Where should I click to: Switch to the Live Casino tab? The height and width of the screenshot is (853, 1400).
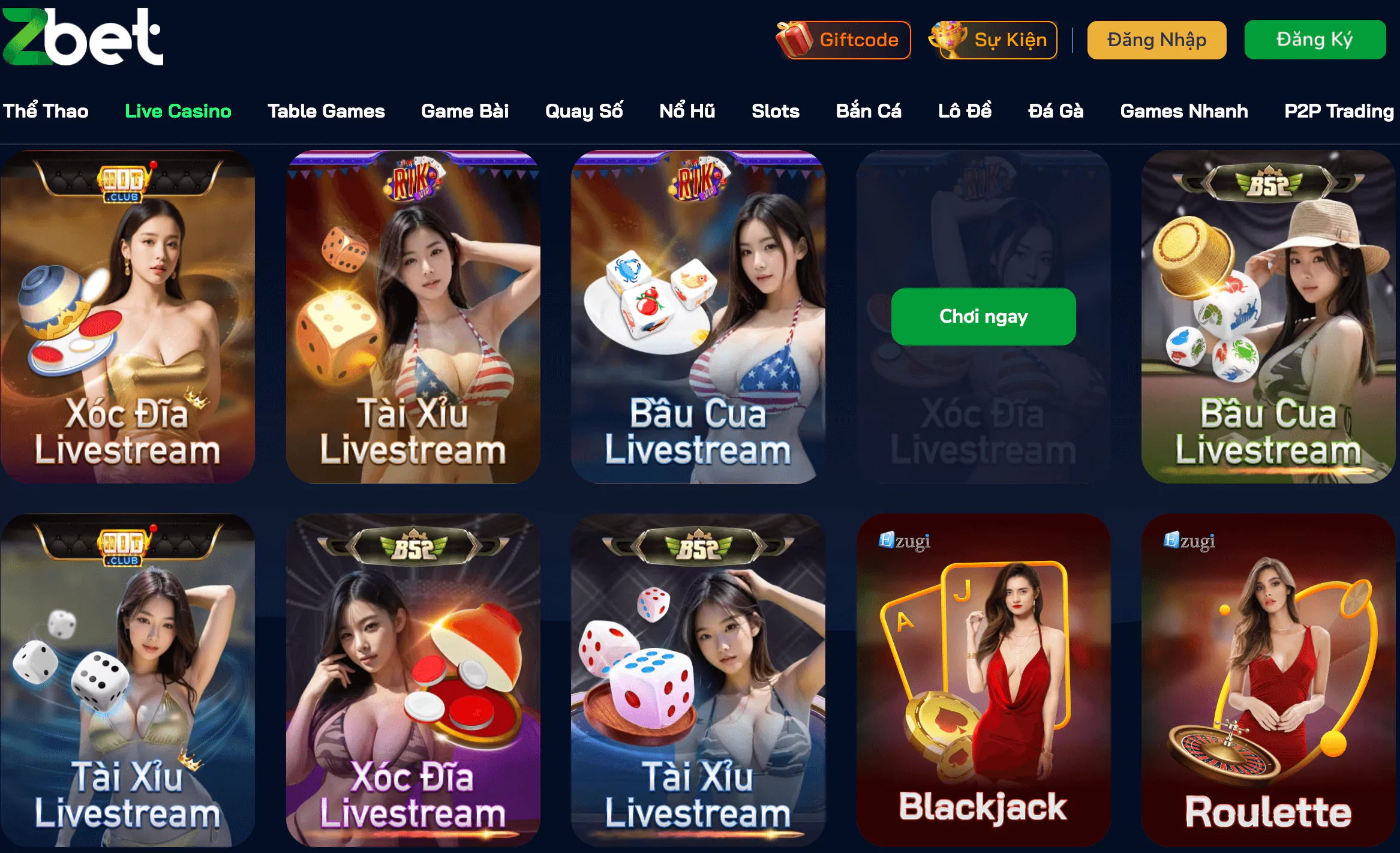(x=178, y=110)
